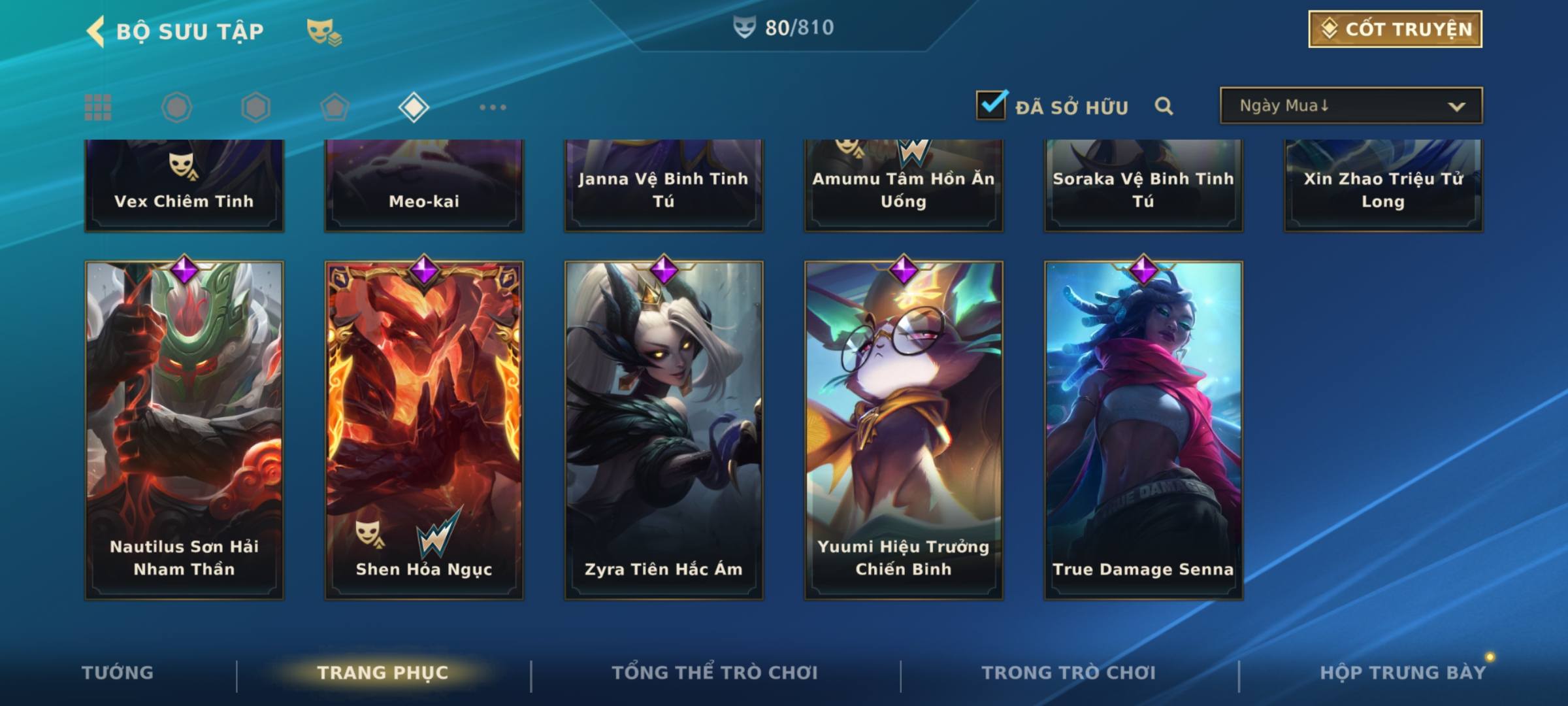Select the pentagon rarity filter
The image size is (1568, 706).
(x=335, y=107)
